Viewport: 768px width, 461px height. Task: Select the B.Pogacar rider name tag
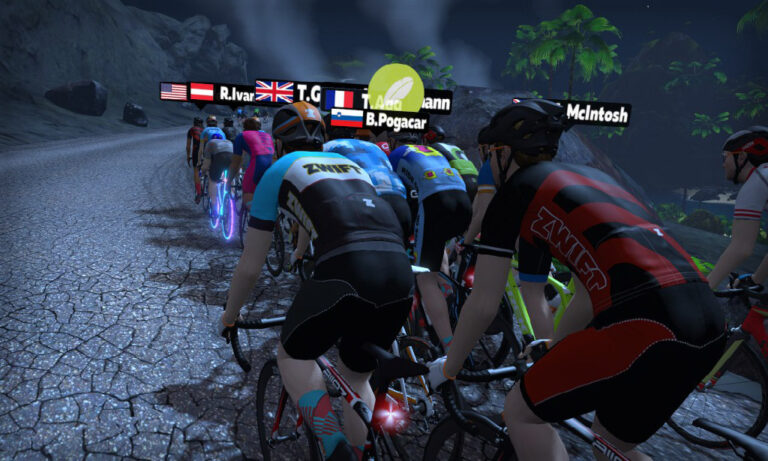pyautogui.click(x=380, y=119)
